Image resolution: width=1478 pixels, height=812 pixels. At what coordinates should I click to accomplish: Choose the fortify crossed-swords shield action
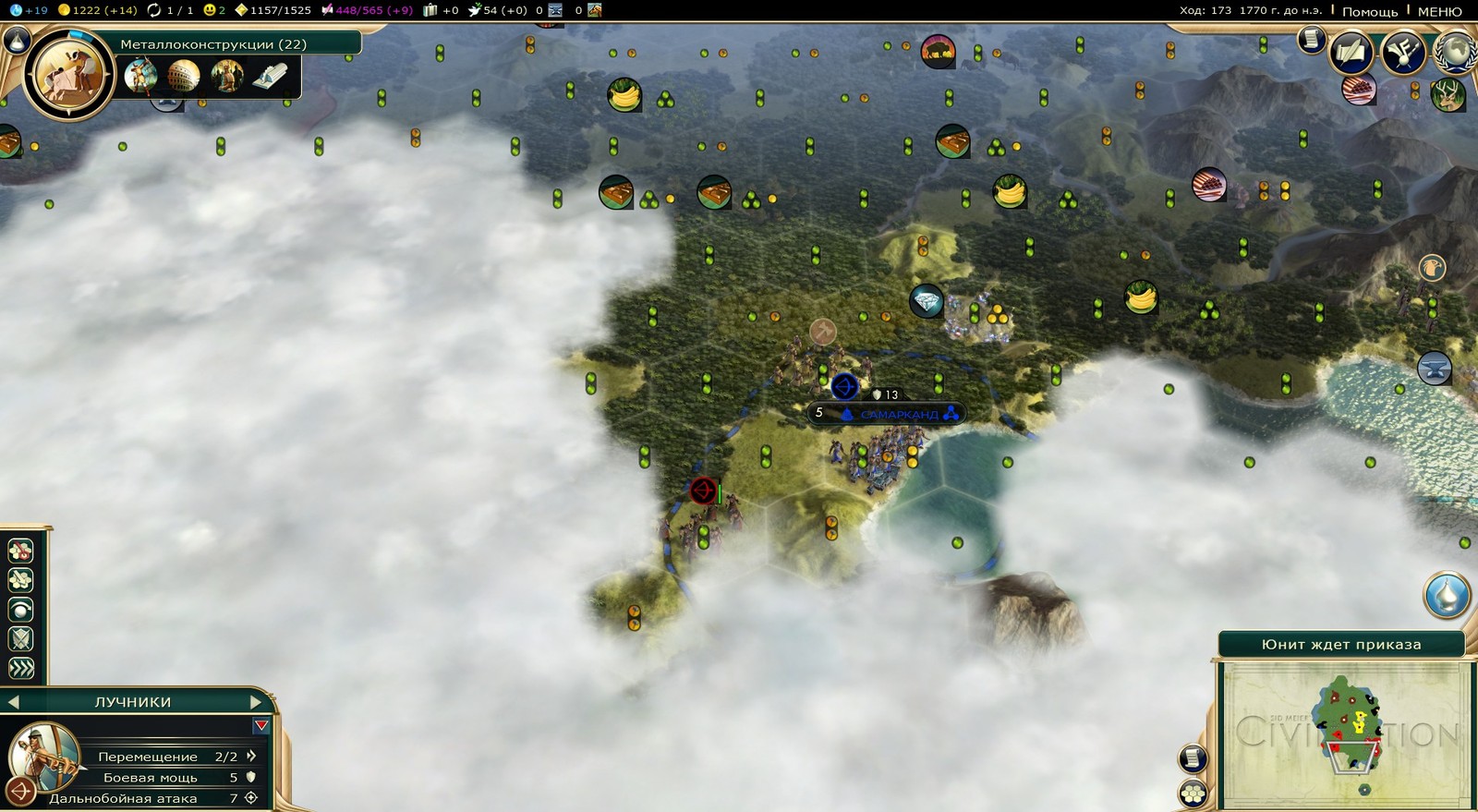(20, 638)
